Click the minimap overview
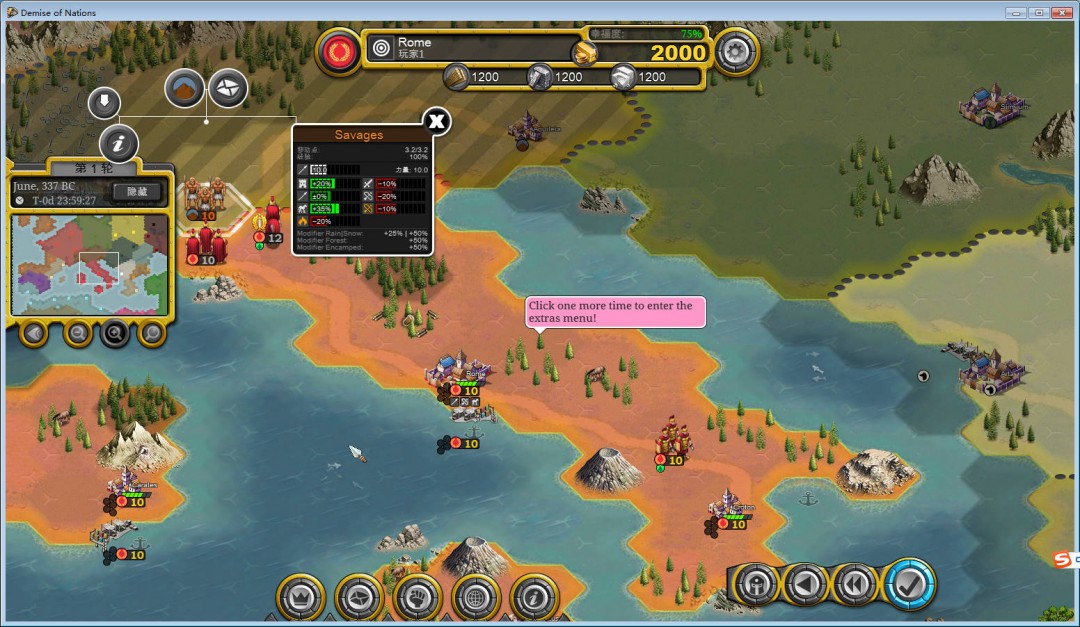This screenshot has height=627, width=1080. 90,264
